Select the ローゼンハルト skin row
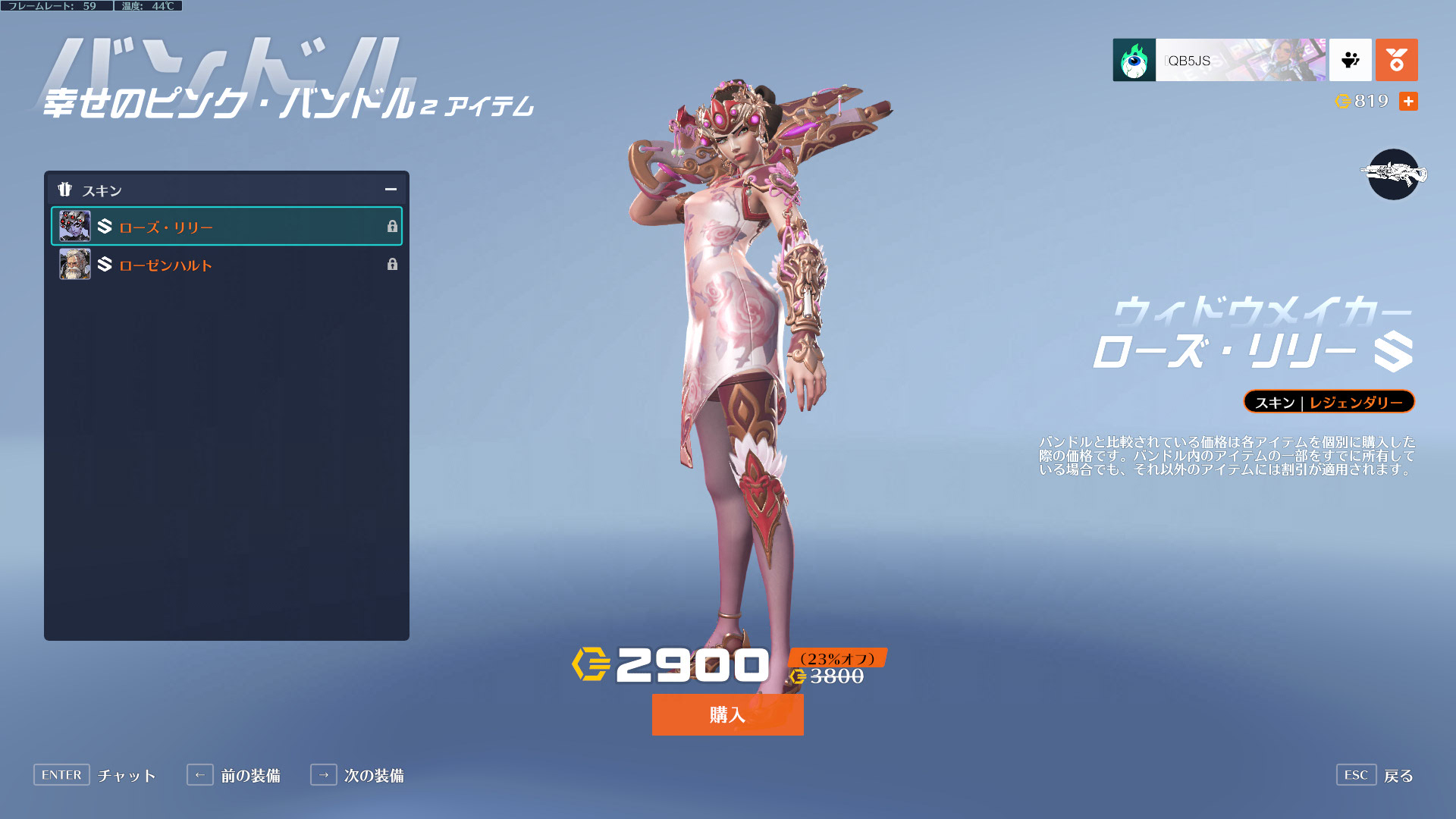 click(226, 265)
